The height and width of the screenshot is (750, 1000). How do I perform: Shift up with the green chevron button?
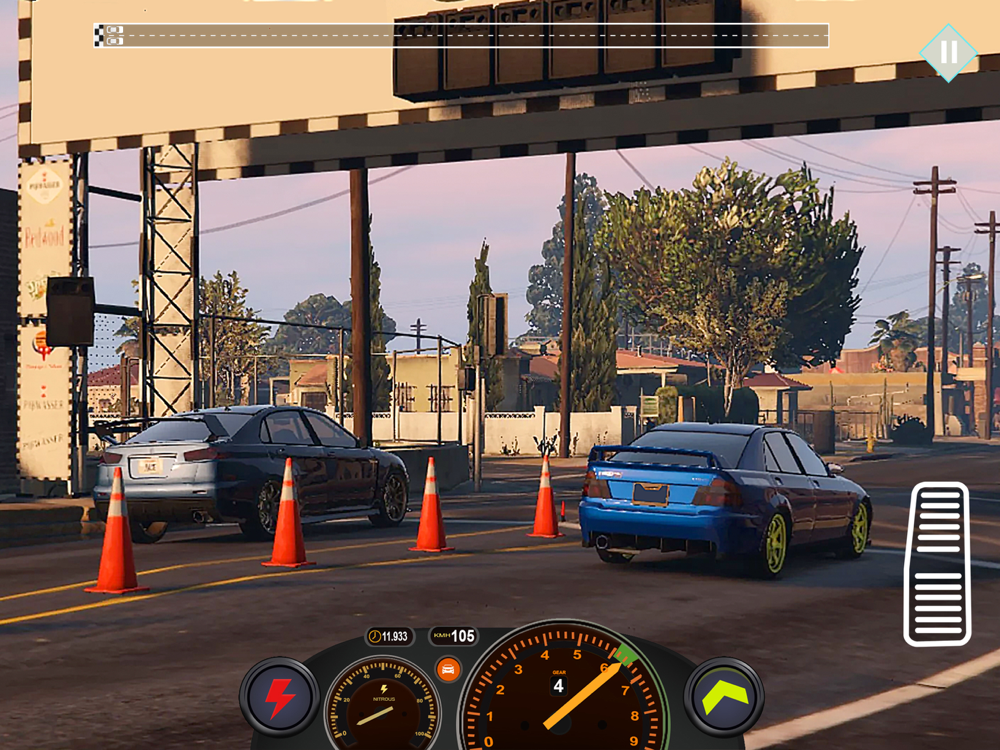[x=724, y=696]
